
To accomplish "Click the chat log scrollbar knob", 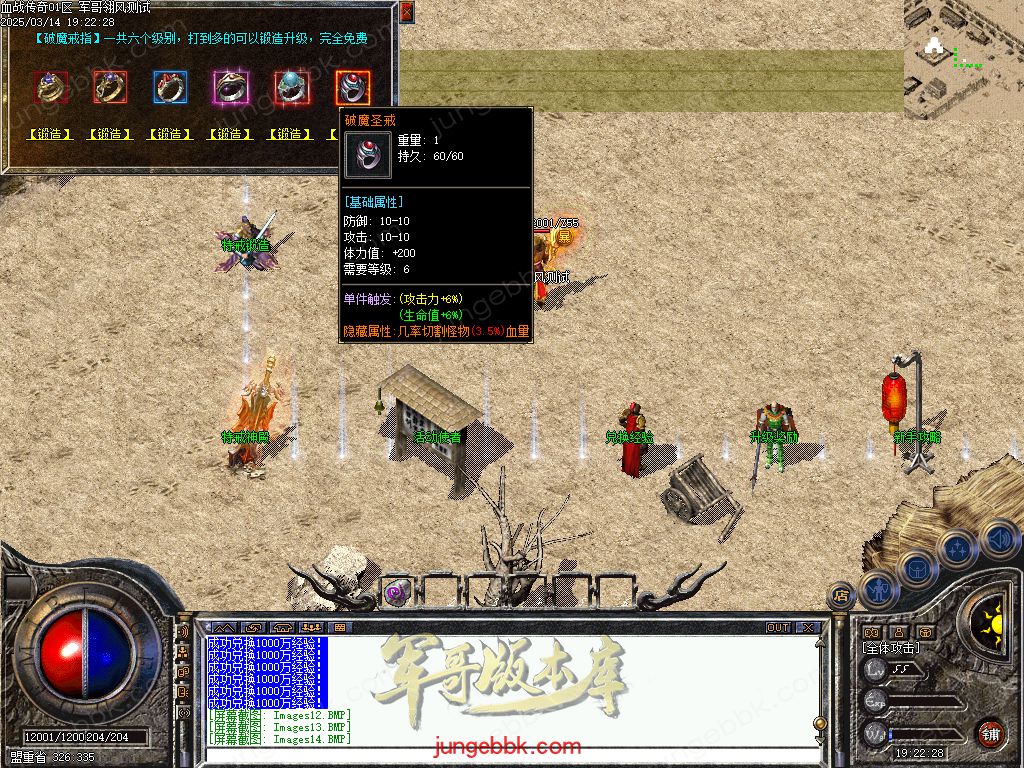I will tap(820, 723).
